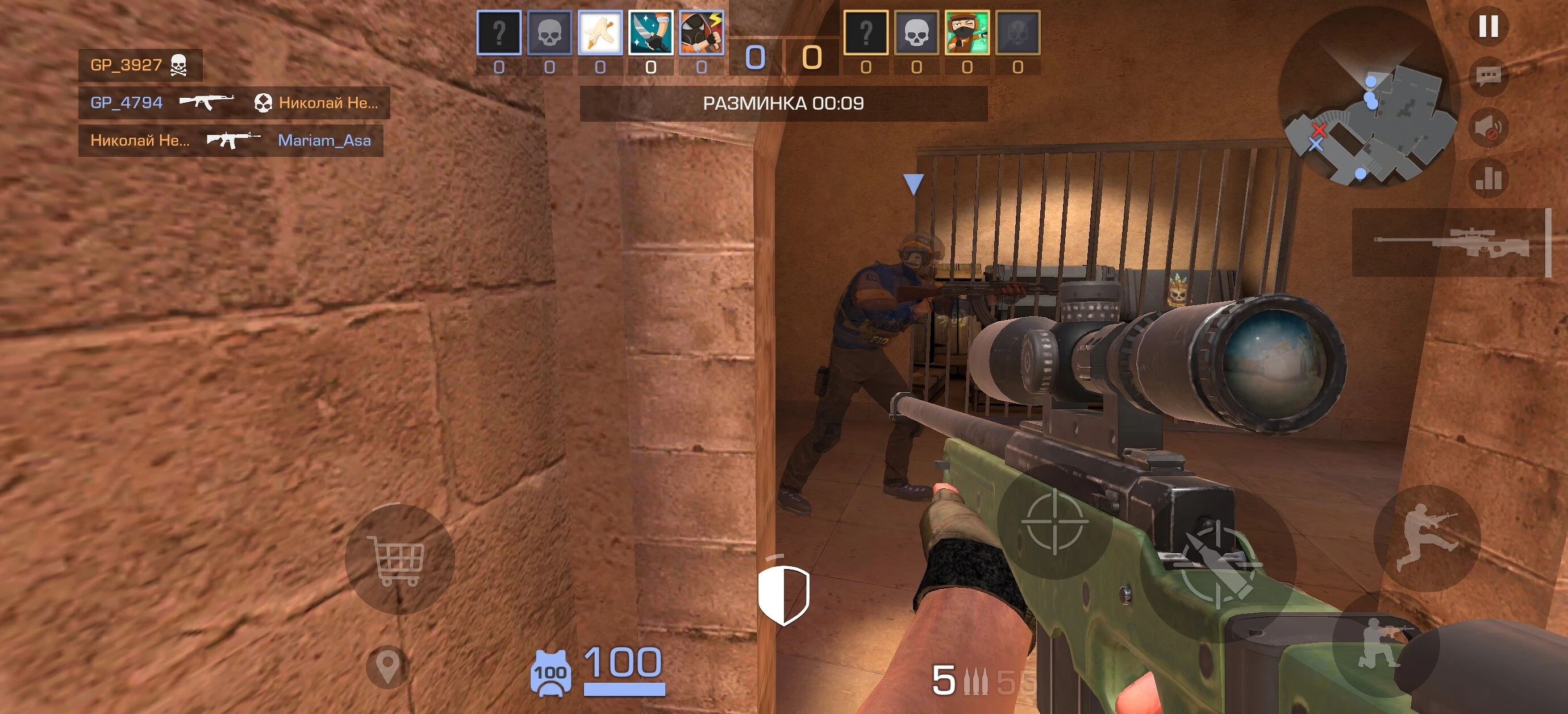Tap the jumping soldier button
1568x714 pixels.
(x=1427, y=538)
